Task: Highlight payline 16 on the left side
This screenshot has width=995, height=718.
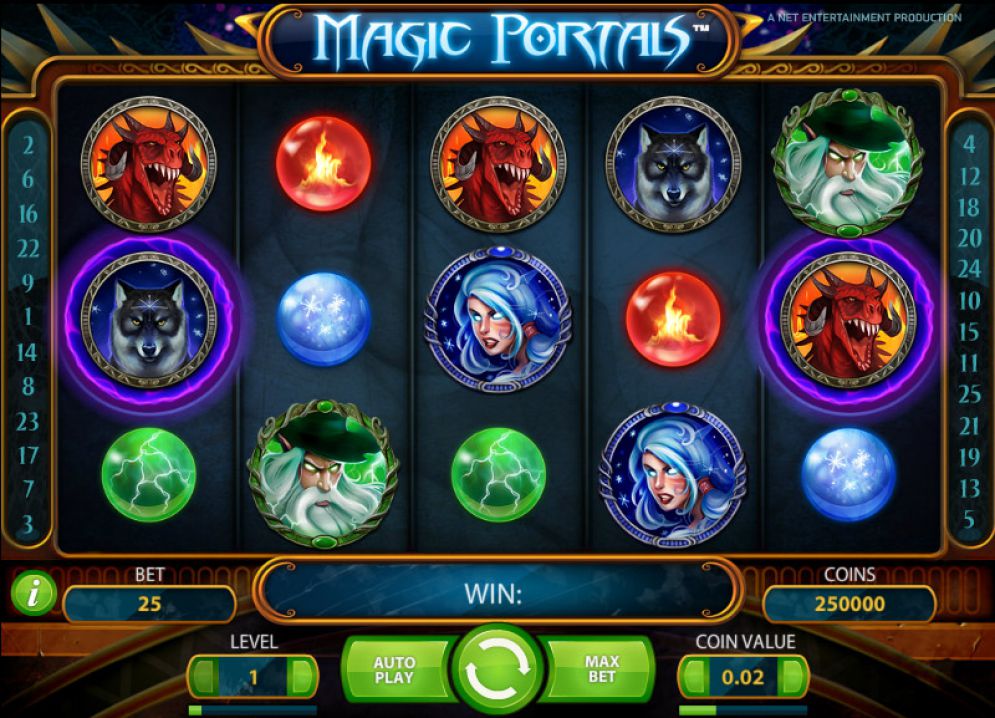Action: [x=28, y=214]
